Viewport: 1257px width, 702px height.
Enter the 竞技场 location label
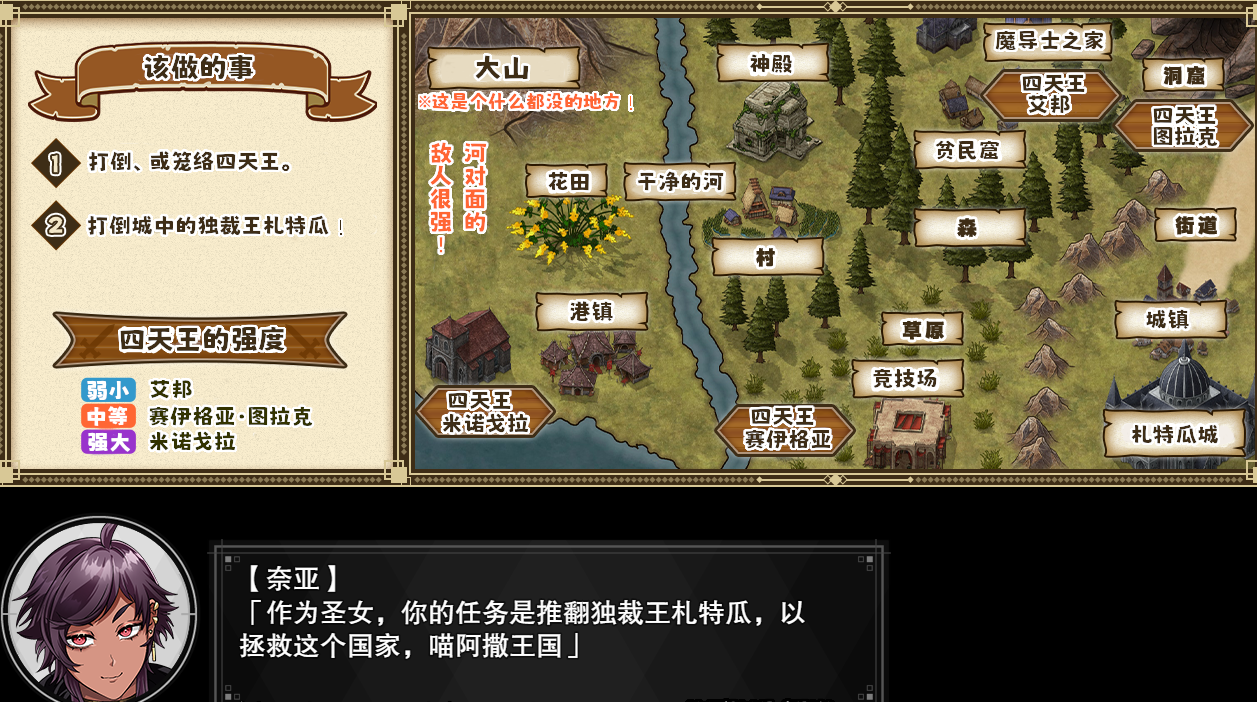click(x=907, y=378)
